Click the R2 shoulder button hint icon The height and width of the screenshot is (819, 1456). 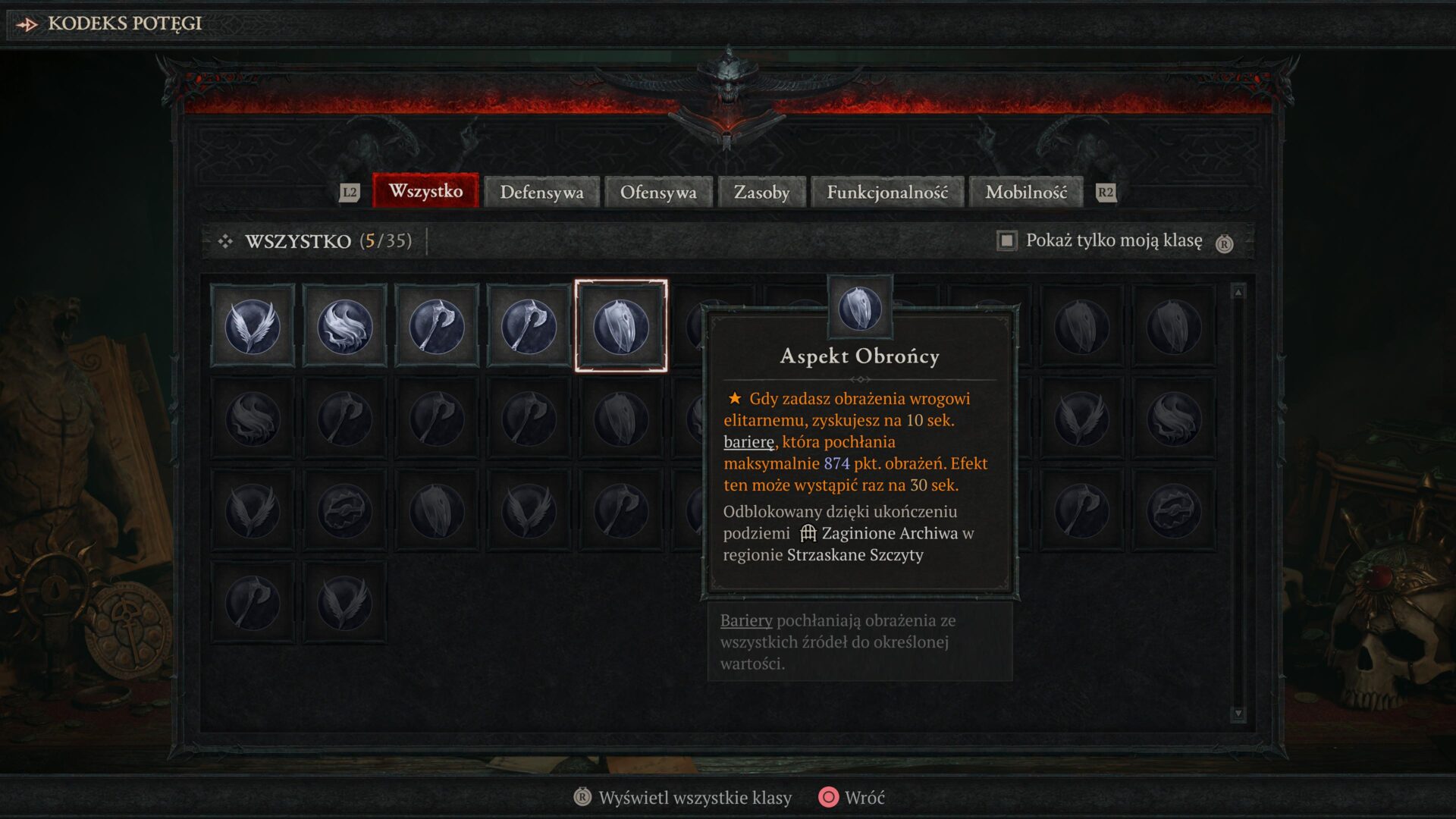click(1106, 193)
